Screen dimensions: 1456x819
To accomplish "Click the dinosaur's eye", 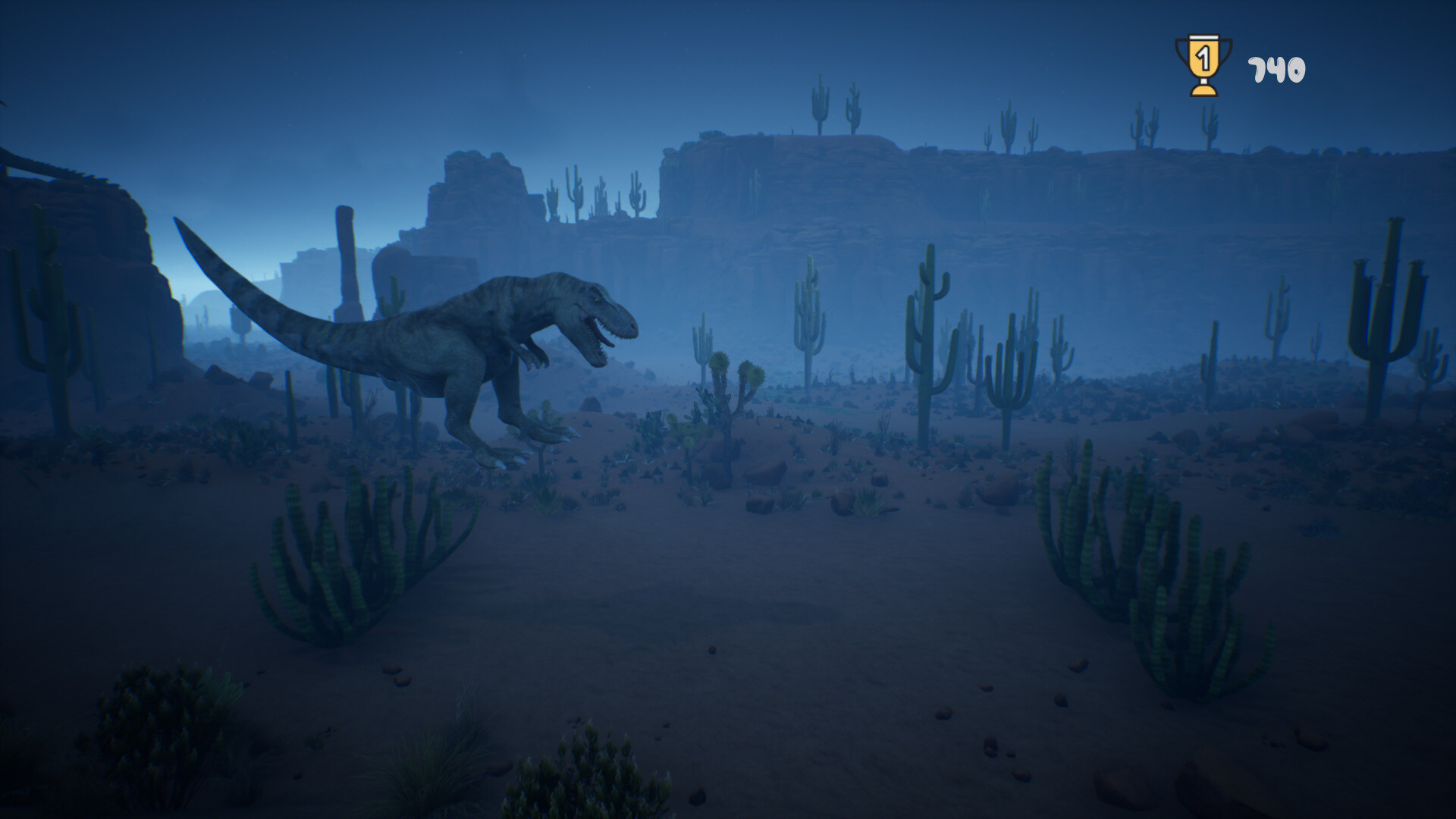I will coord(595,300).
